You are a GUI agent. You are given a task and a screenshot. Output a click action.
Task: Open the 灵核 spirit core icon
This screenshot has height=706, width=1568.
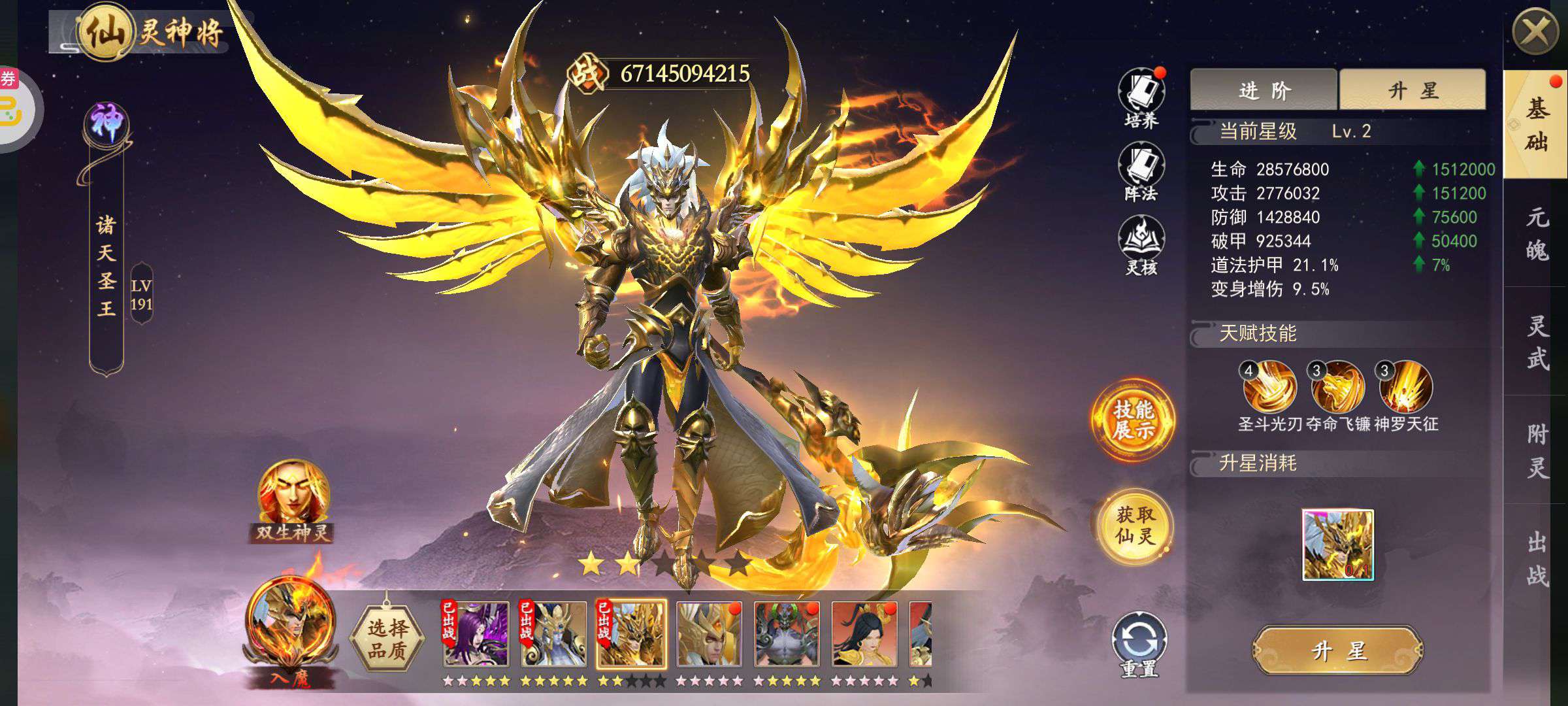pos(1141,244)
